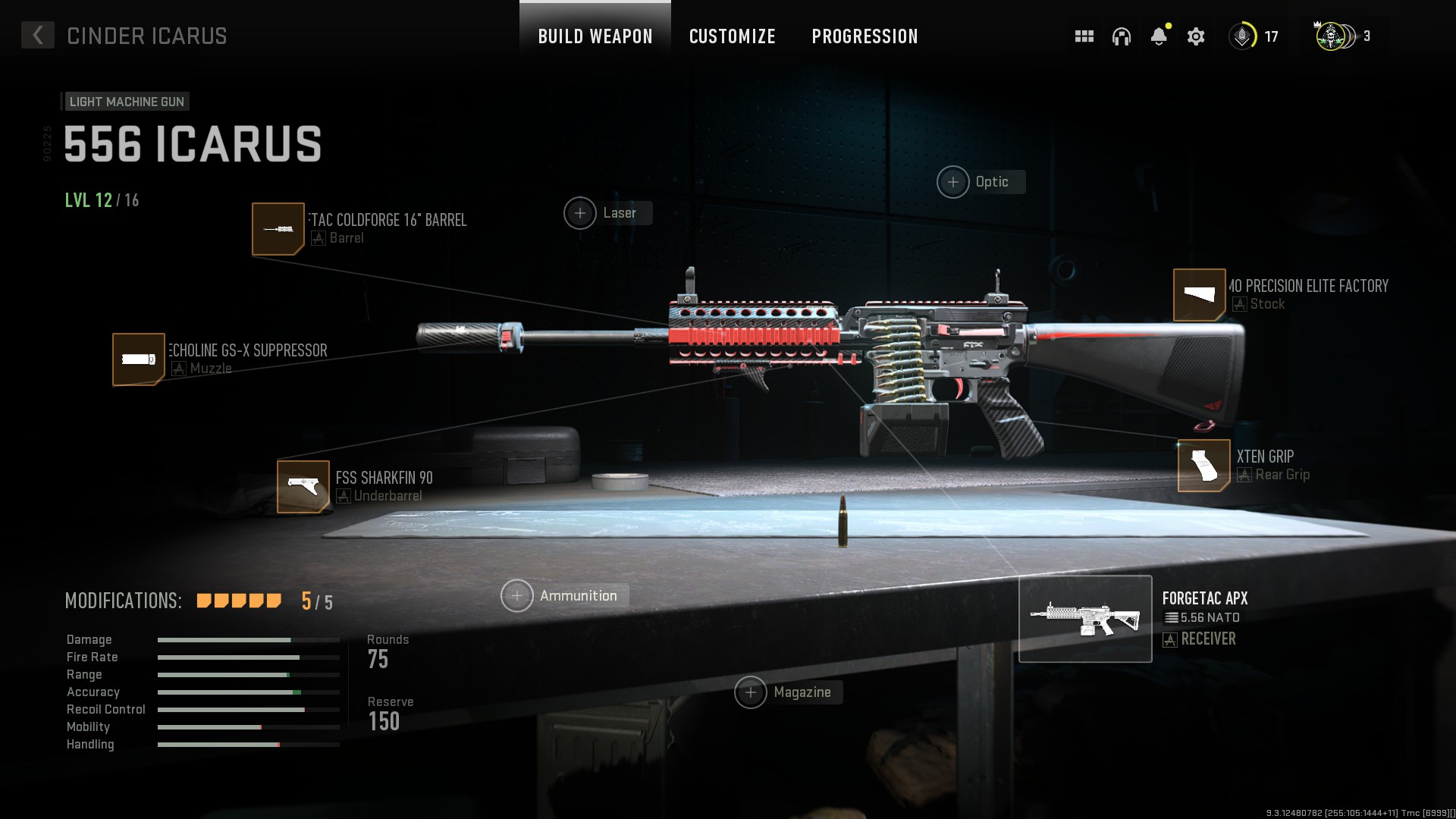Open the XTEN Grip rear grip slot

tap(1203, 466)
